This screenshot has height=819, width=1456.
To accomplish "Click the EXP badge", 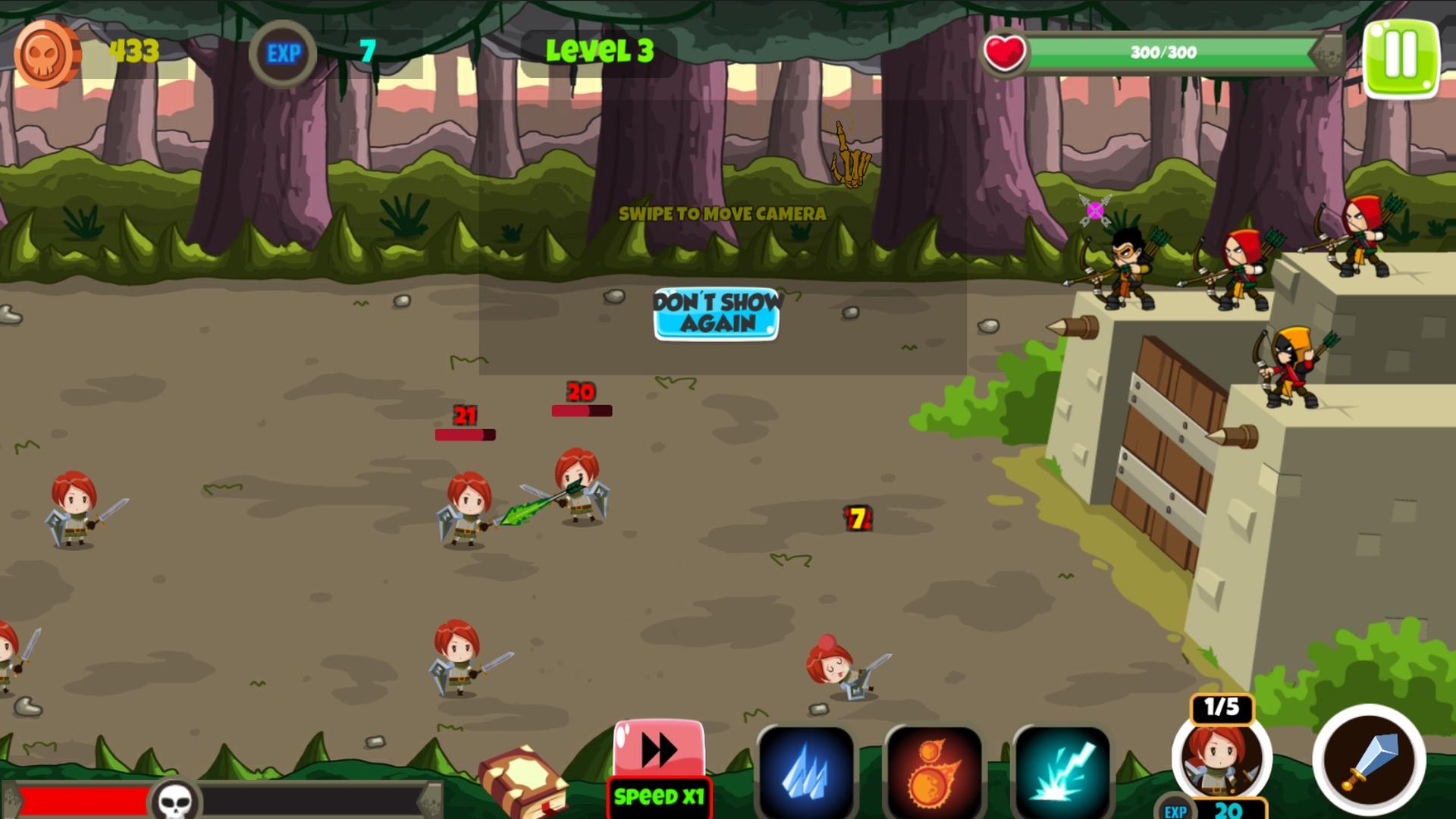I will pyautogui.click(x=284, y=52).
